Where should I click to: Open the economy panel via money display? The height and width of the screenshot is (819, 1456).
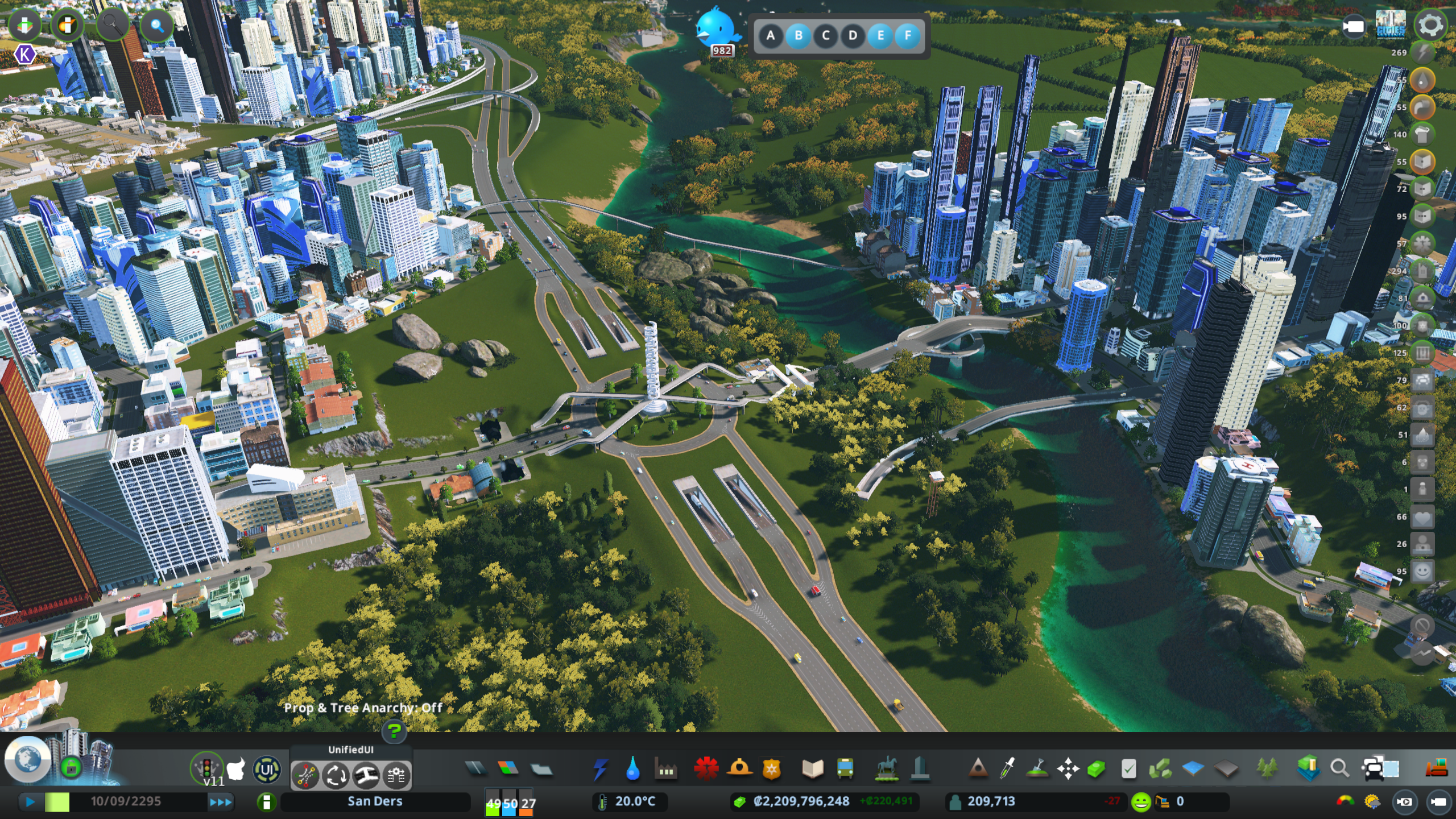tap(801, 801)
